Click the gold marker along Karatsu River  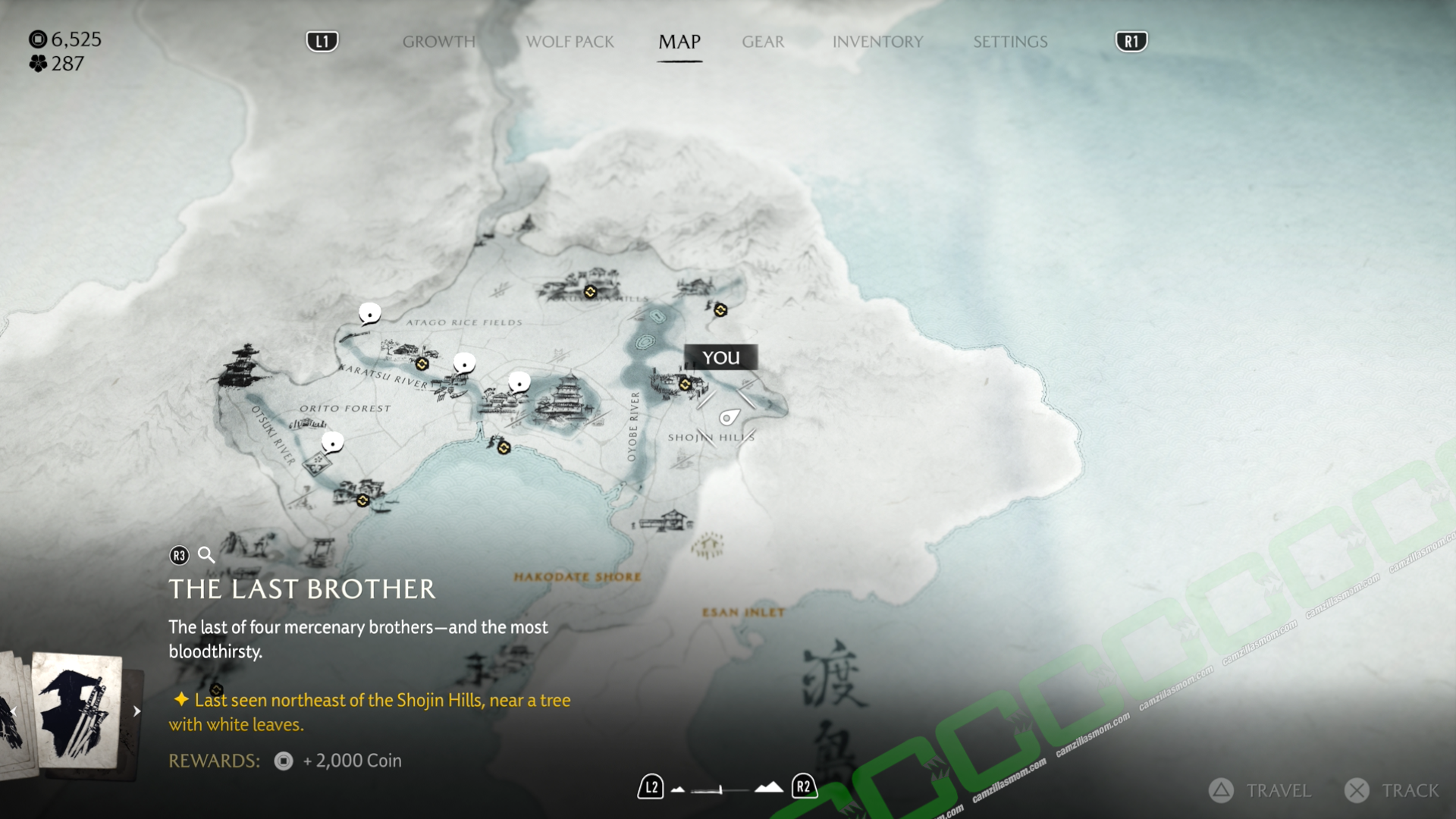422,364
